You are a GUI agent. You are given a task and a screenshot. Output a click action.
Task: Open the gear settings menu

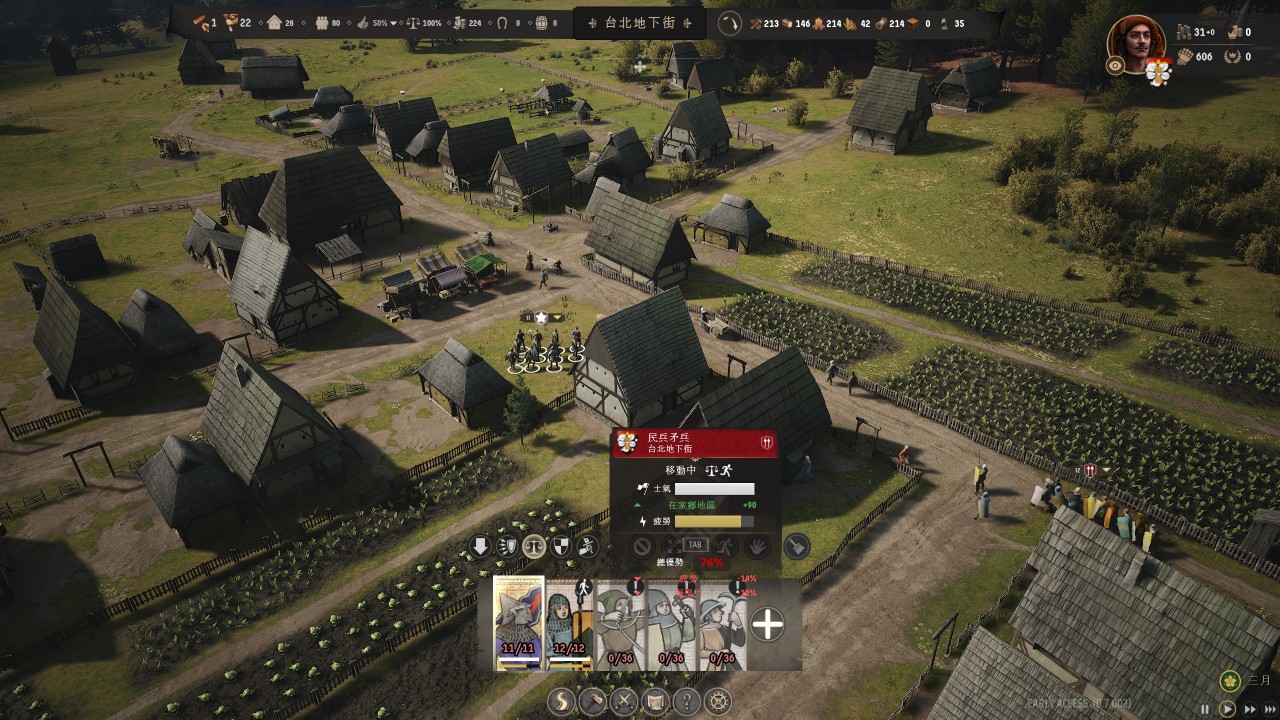pos(718,702)
